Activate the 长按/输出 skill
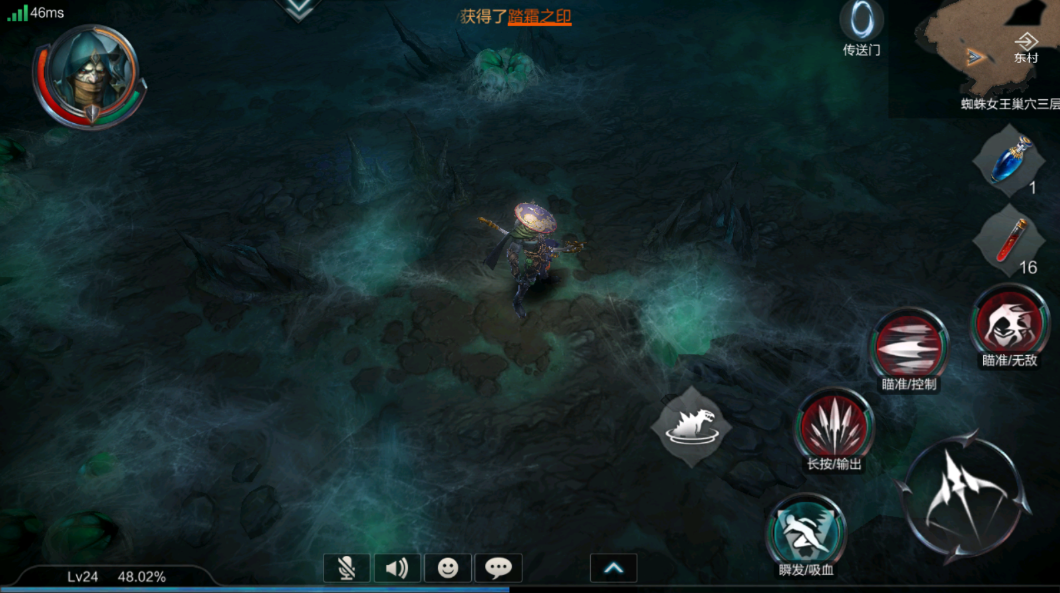This screenshot has height=593, width=1060. click(x=834, y=426)
